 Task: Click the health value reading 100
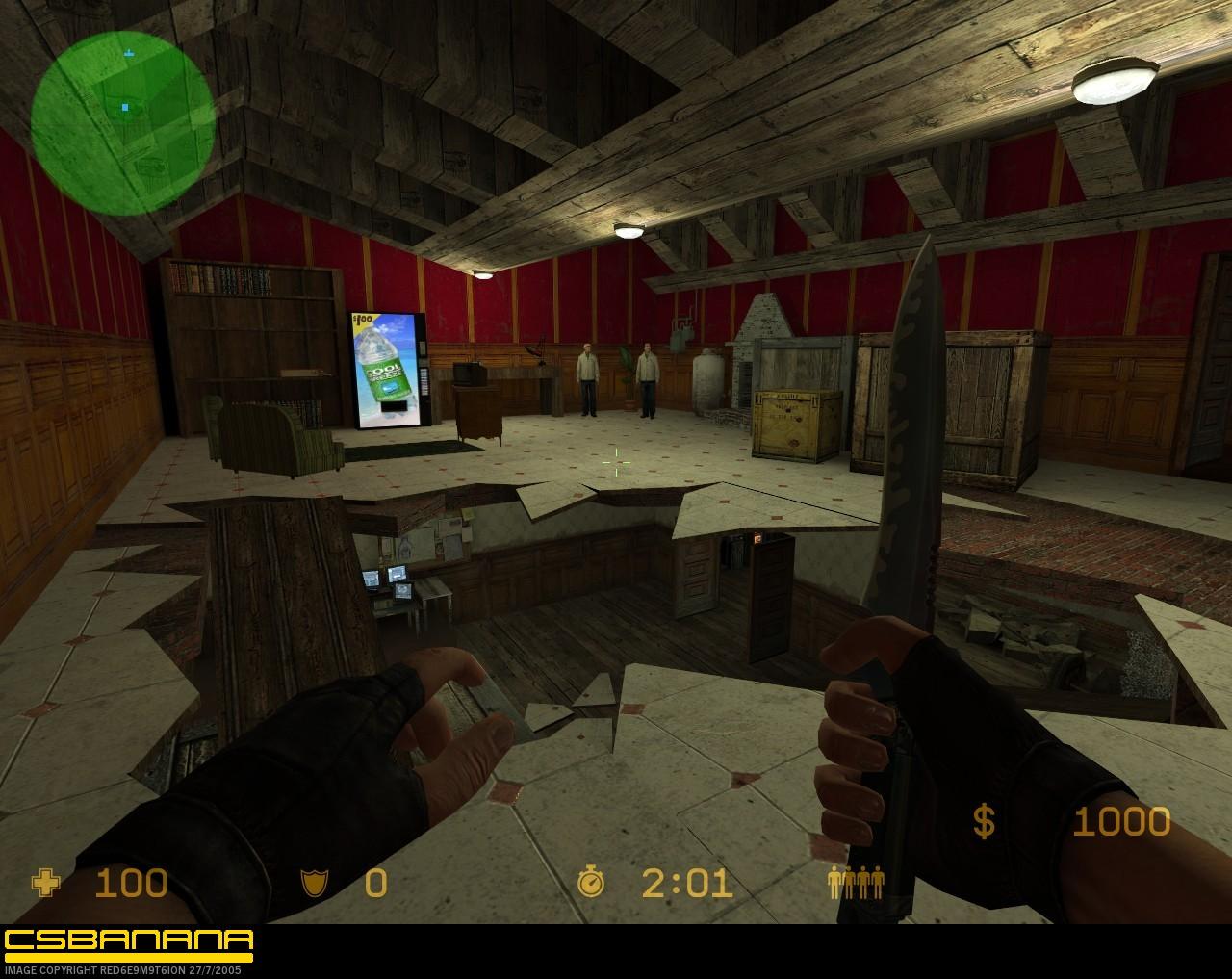point(132,883)
